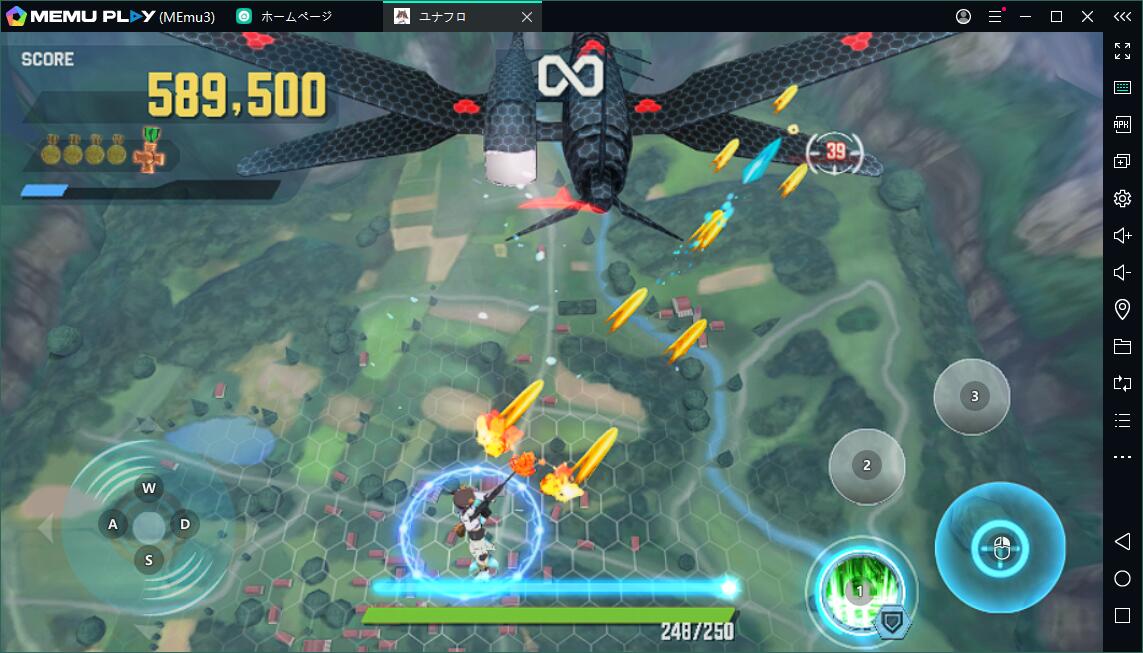Tap the S key on the movement pad
Image resolution: width=1143 pixels, height=653 pixels.
pos(149,560)
